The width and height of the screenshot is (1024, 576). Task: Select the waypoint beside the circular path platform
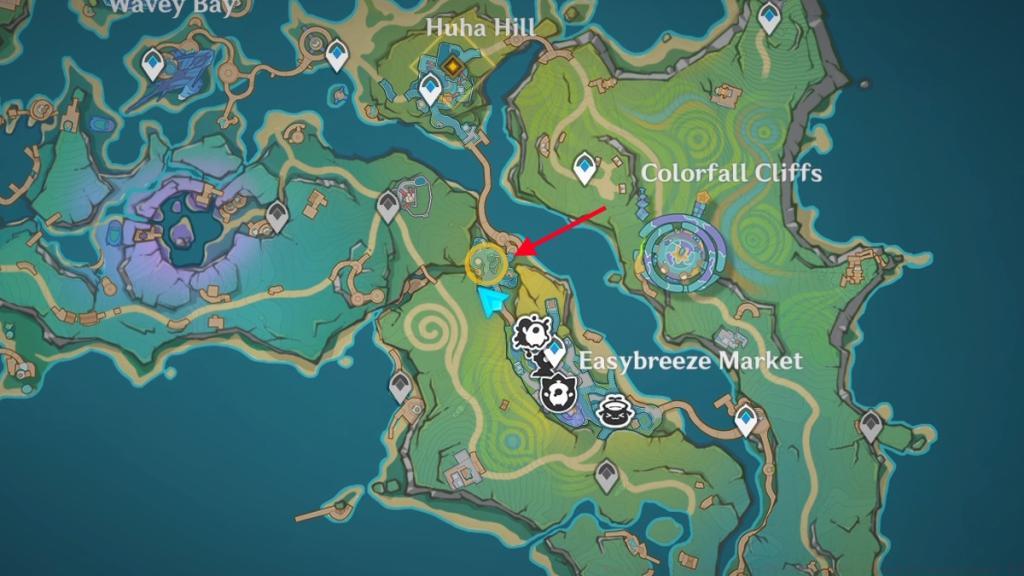tap(337, 58)
